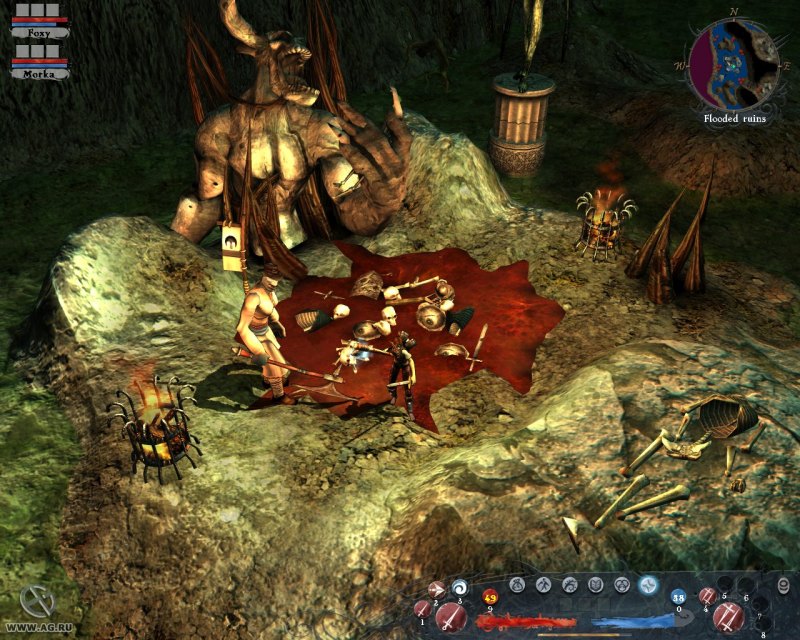Select the small sword slot numbered 1
The image size is (800, 640).
(423, 609)
